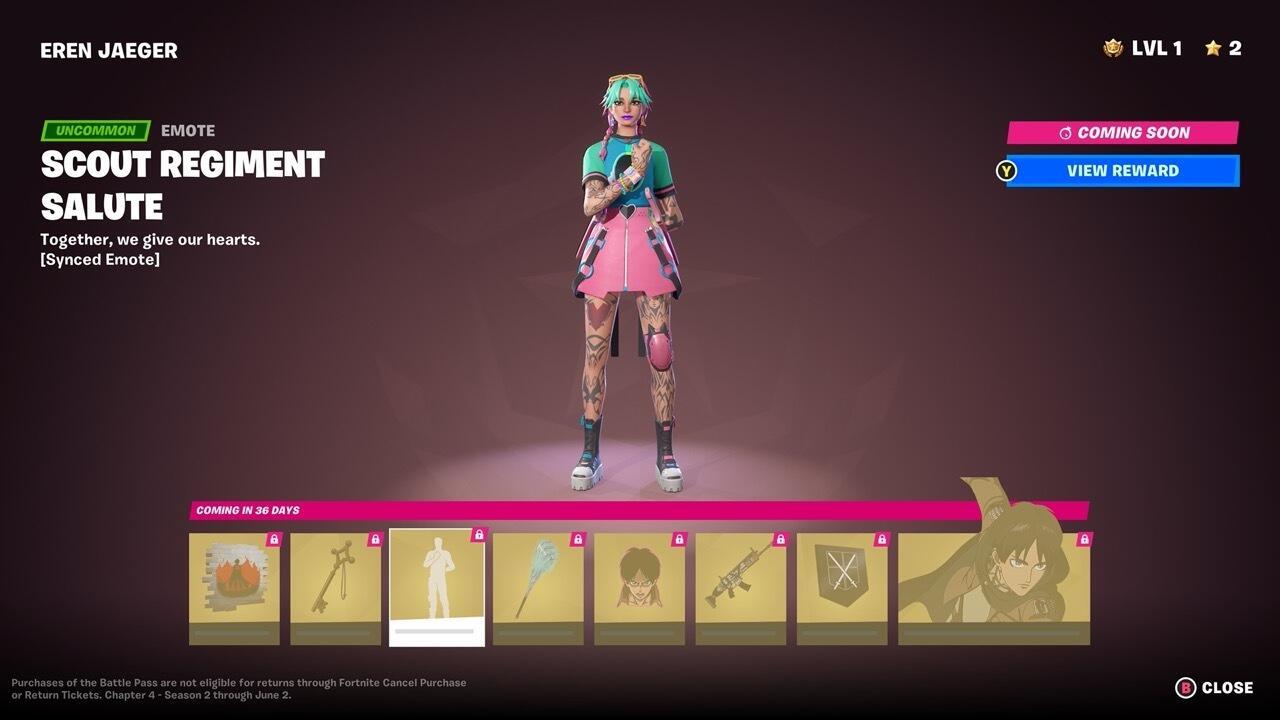Select the Training Corps crest emblem reward
The image size is (1280, 720).
[x=842, y=585]
